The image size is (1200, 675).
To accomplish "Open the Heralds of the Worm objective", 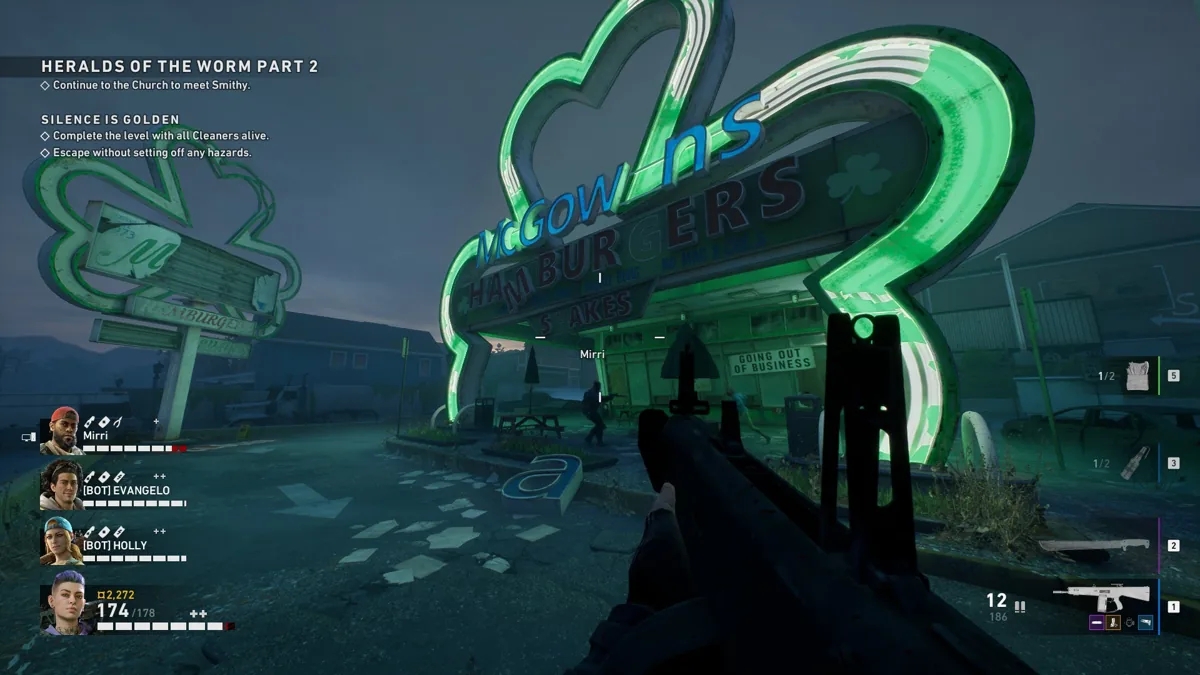I will point(179,66).
